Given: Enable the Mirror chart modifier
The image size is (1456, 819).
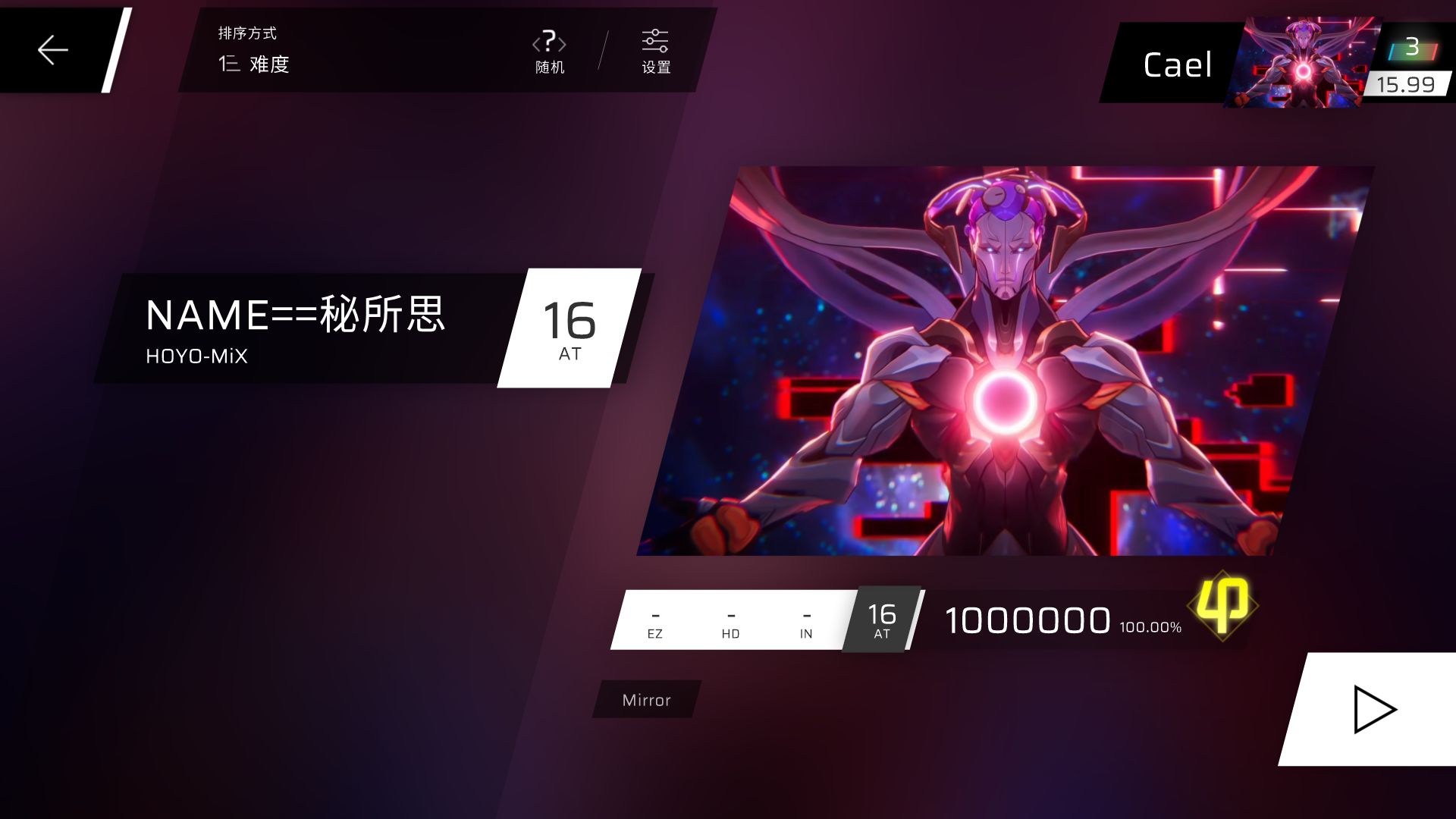Looking at the screenshot, I should click(x=645, y=699).
